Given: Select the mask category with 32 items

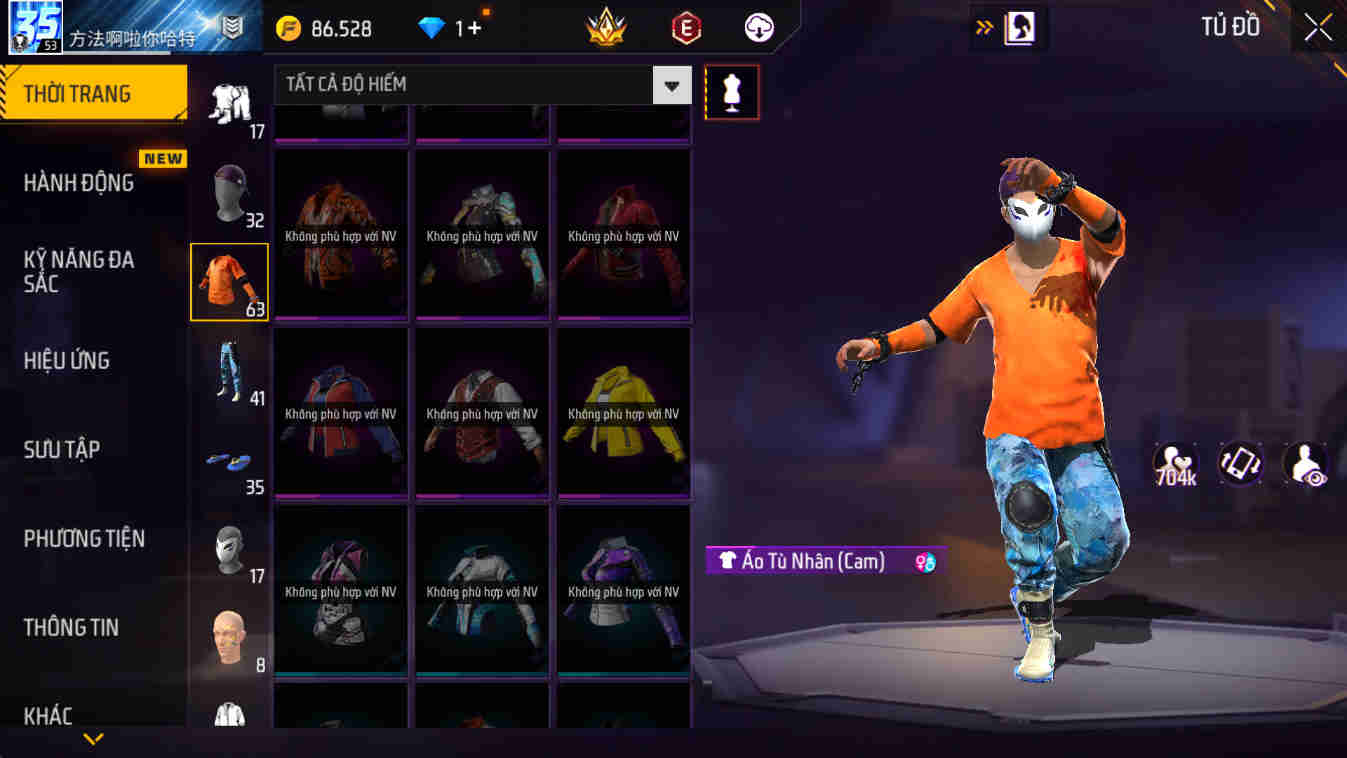Looking at the screenshot, I should (x=231, y=193).
